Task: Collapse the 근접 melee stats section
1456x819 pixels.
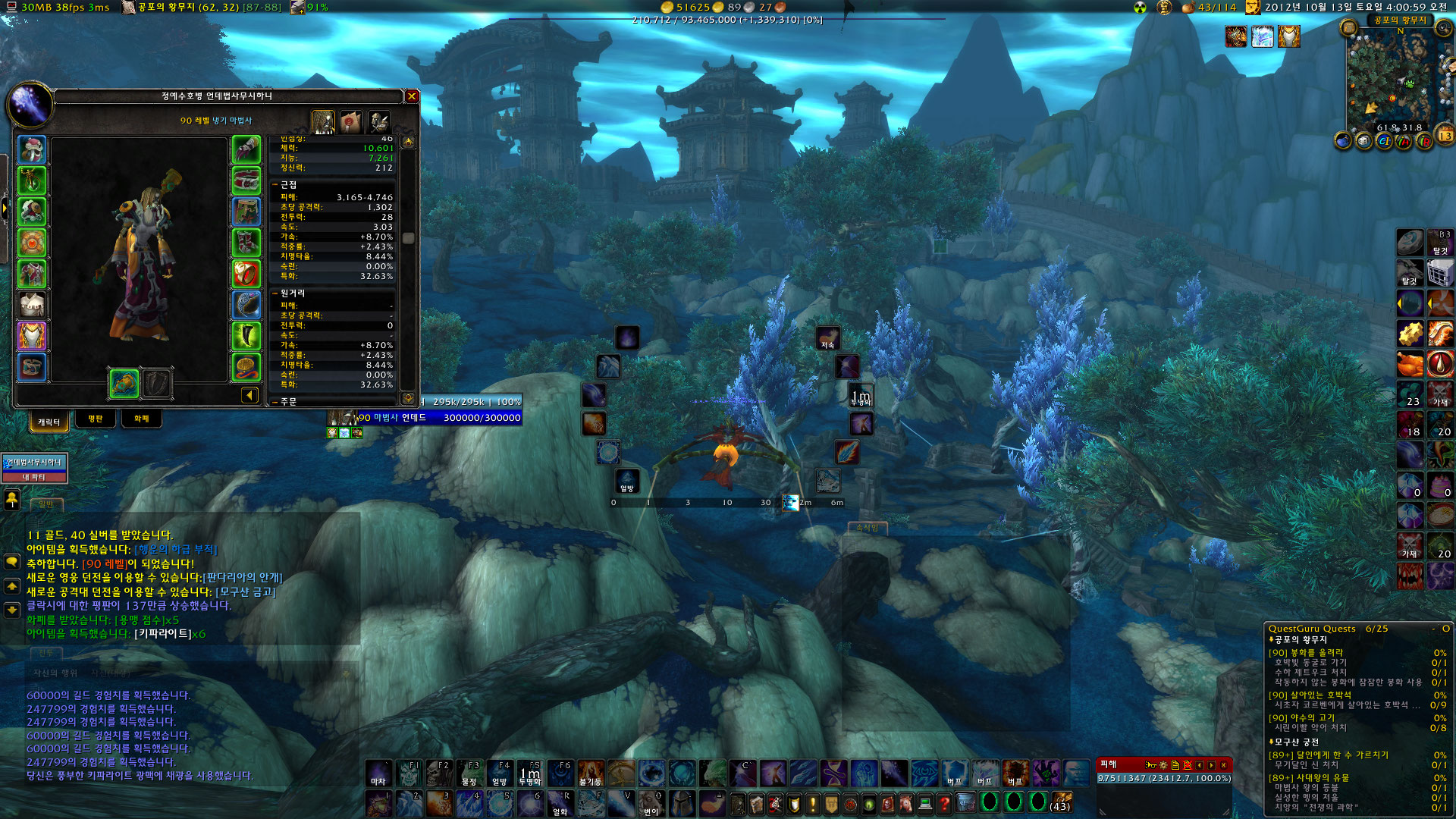Action: pos(275,184)
